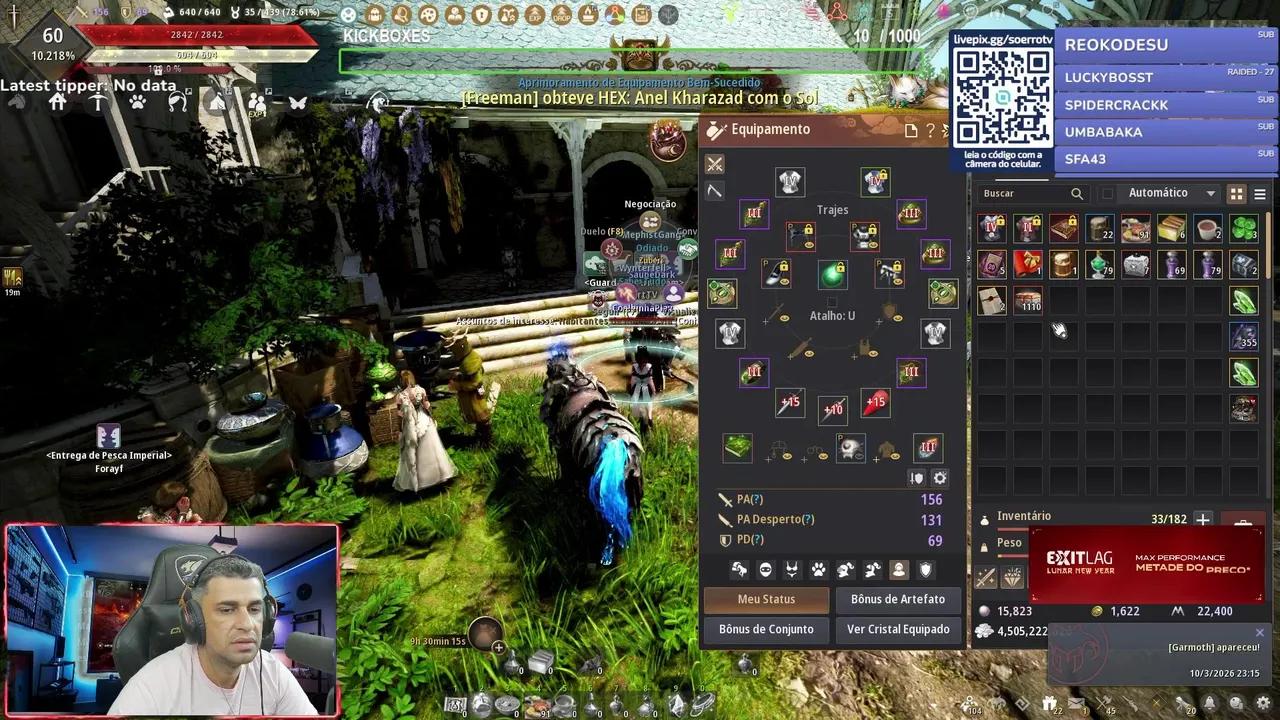Switch to the Bônus de Artefato view
1280x720 pixels.
897,599
